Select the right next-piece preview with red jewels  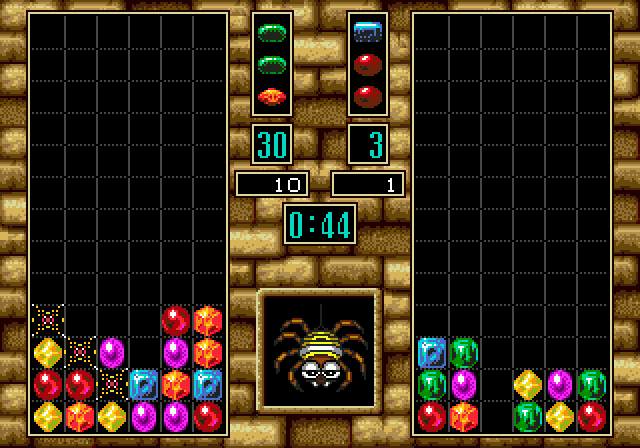(368, 65)
